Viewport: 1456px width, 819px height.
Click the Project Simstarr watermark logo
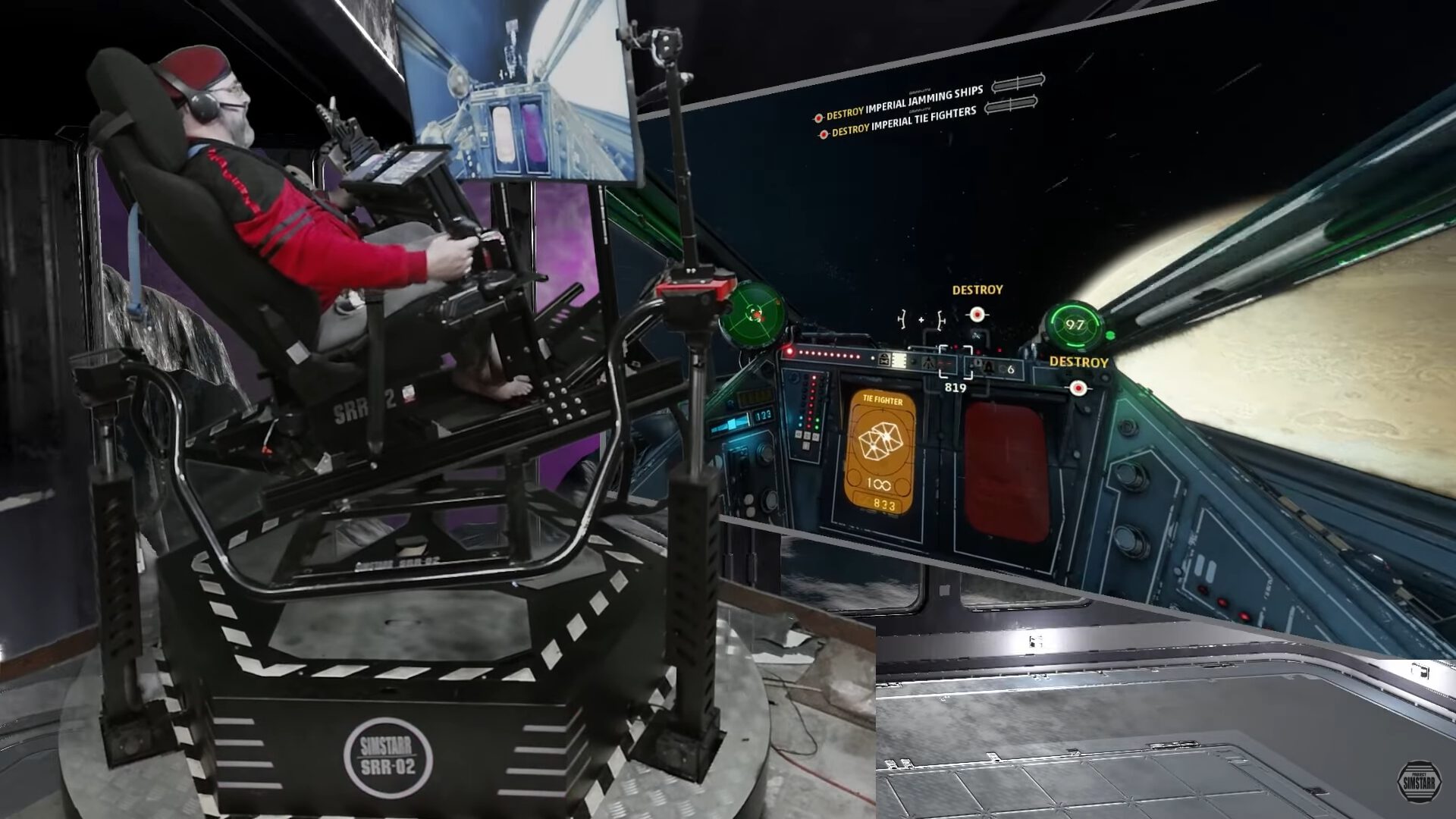point(1419,782)
